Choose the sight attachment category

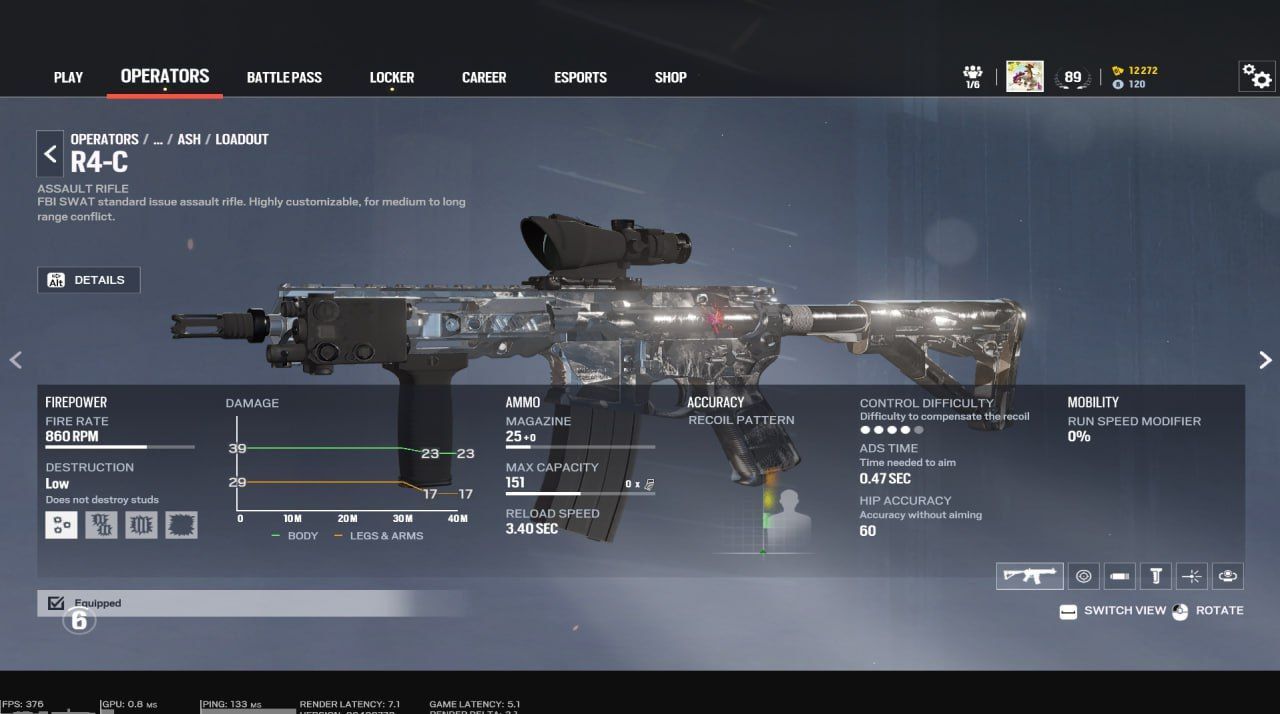point(1083,575)
